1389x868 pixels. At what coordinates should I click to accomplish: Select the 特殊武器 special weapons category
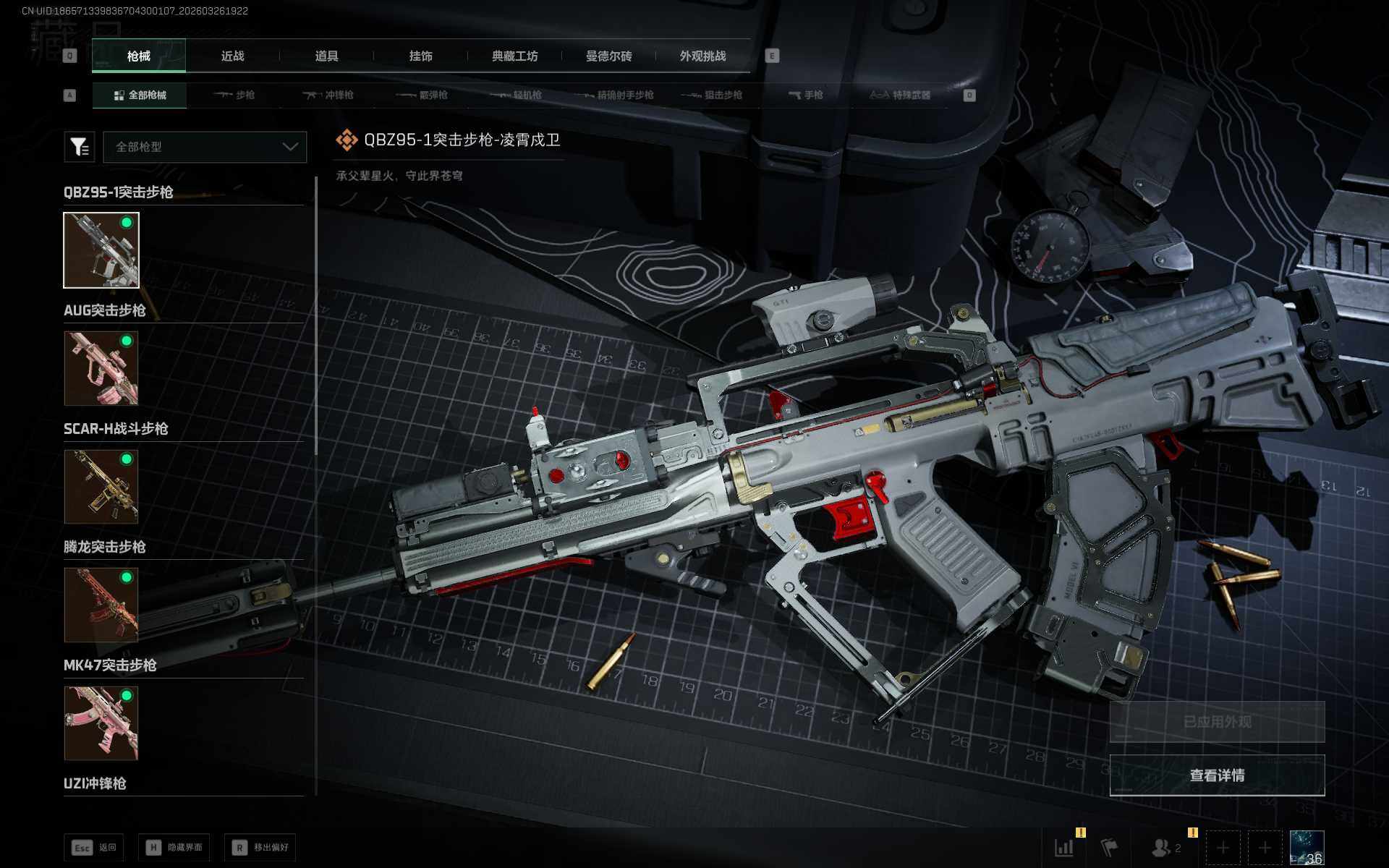pyautogui.click(x=900, y=95)
